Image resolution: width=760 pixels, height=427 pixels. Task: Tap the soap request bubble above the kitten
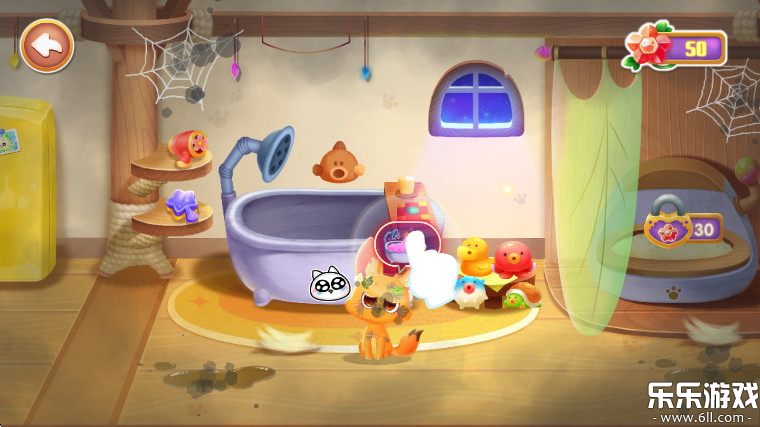[393, 244]
